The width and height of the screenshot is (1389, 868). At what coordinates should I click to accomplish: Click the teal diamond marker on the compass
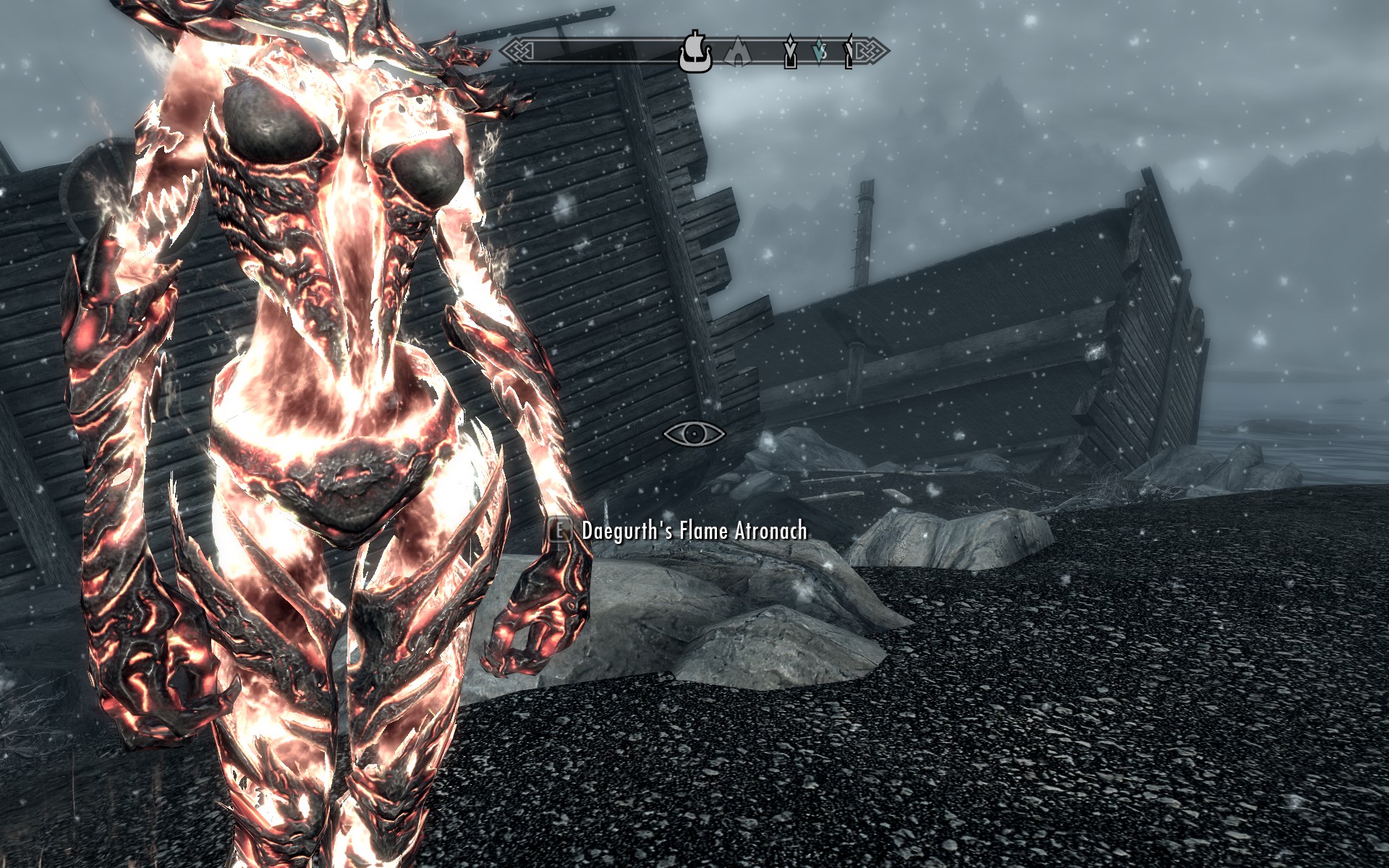click(819, 52)
